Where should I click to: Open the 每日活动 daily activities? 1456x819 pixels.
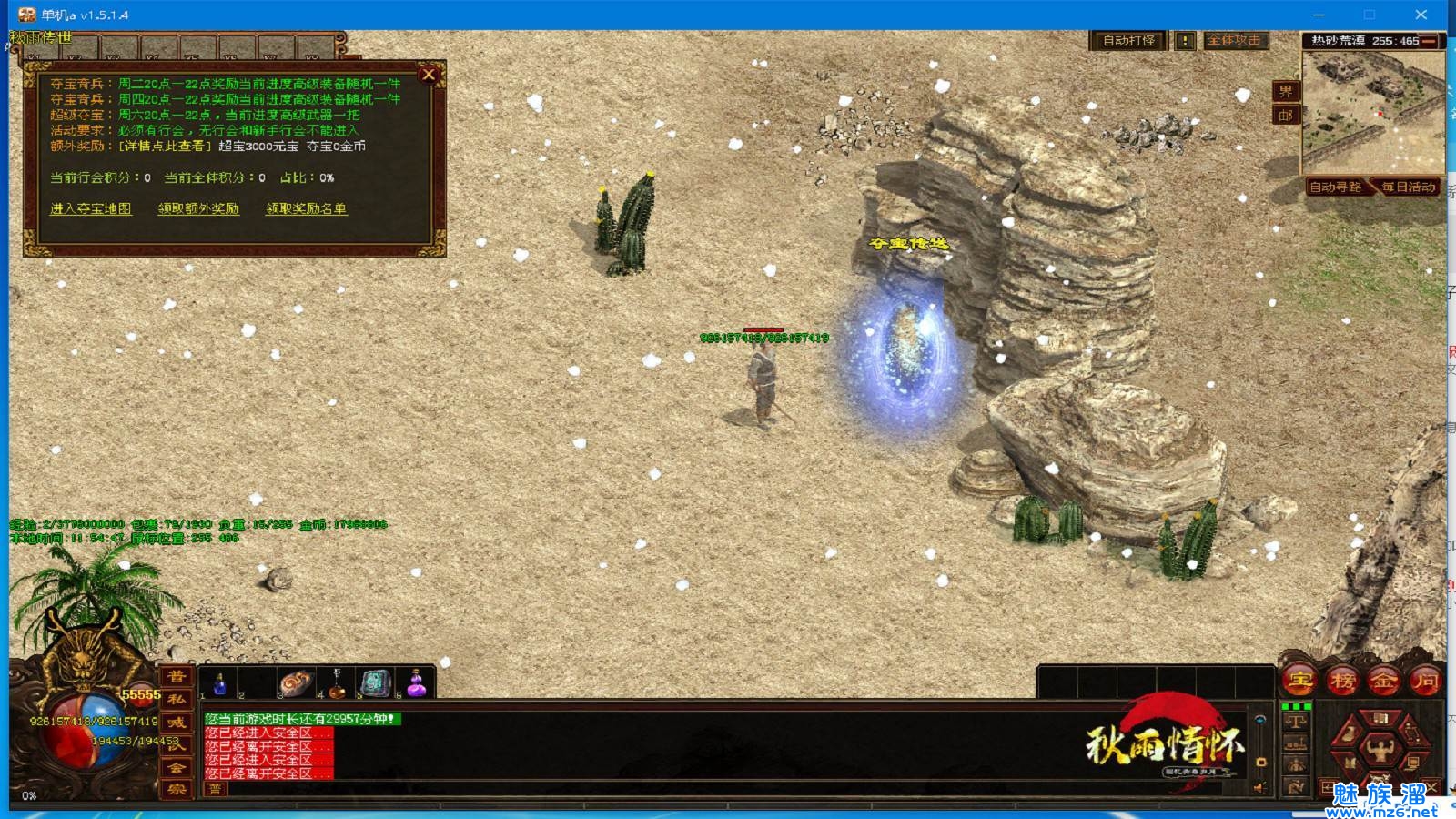[1408, 187]
